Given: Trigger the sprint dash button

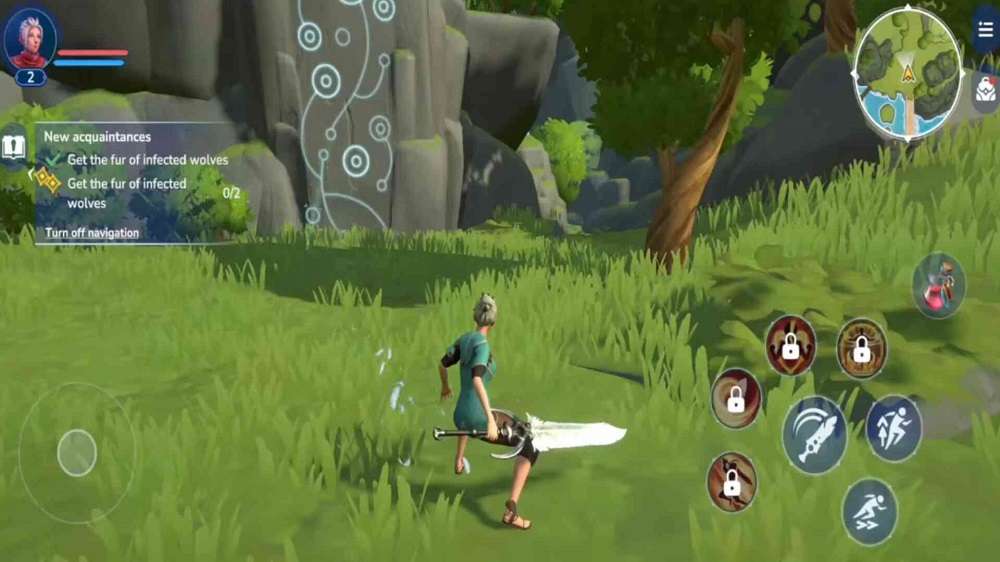Looking at the screenshot, I should click(869, 511).
